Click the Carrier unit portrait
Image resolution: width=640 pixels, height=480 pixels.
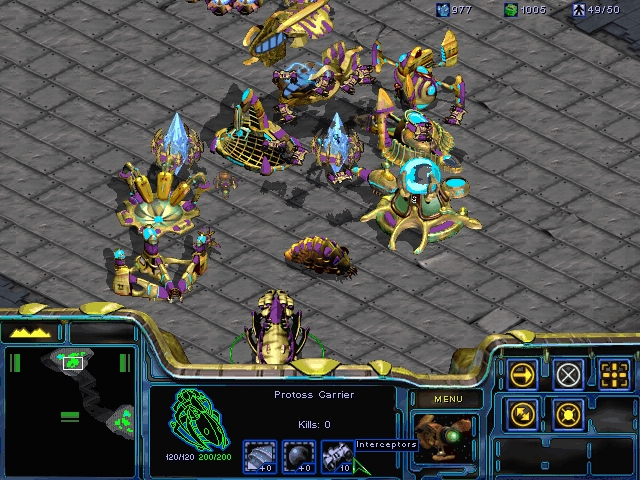point(444,438)
